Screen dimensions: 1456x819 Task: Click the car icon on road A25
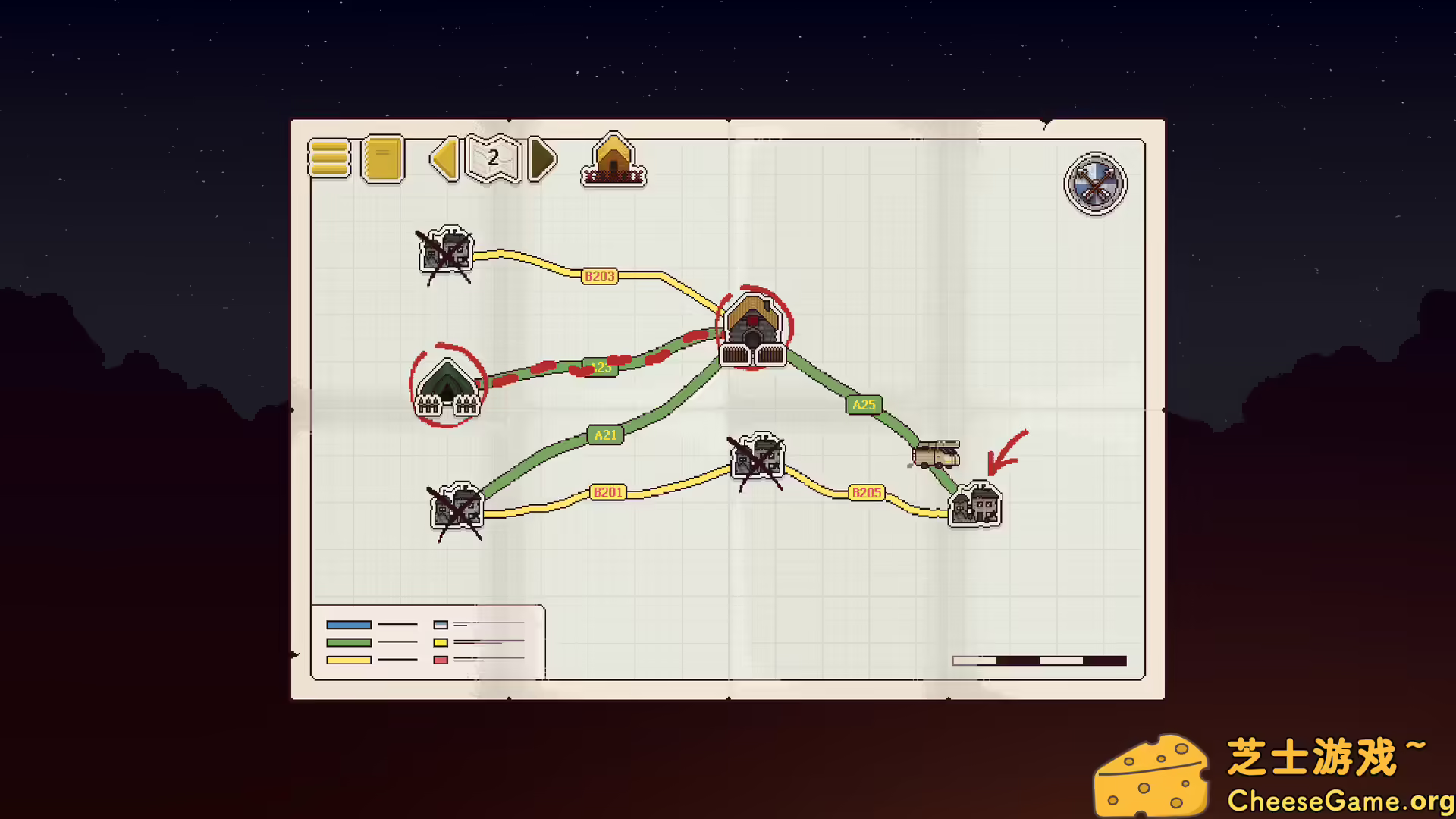936,453
